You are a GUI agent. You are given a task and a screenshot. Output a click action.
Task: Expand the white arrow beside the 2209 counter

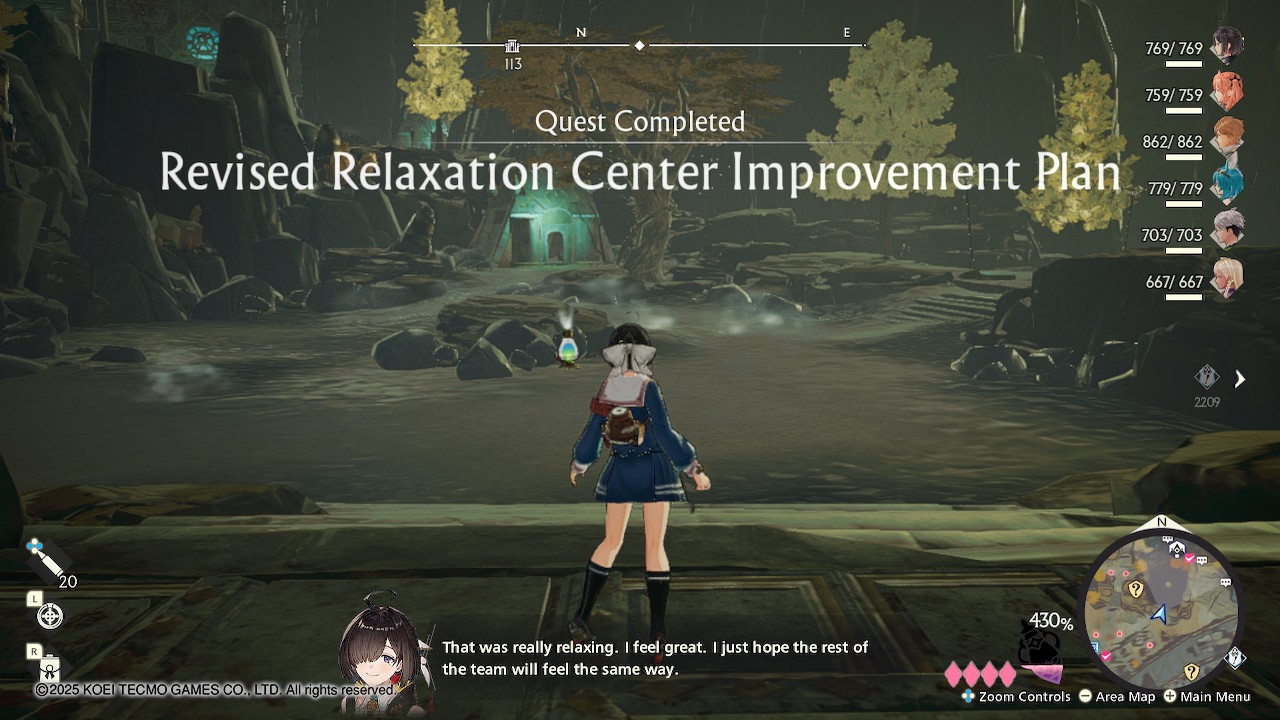pyautogui.click(x=1240, y=379)
